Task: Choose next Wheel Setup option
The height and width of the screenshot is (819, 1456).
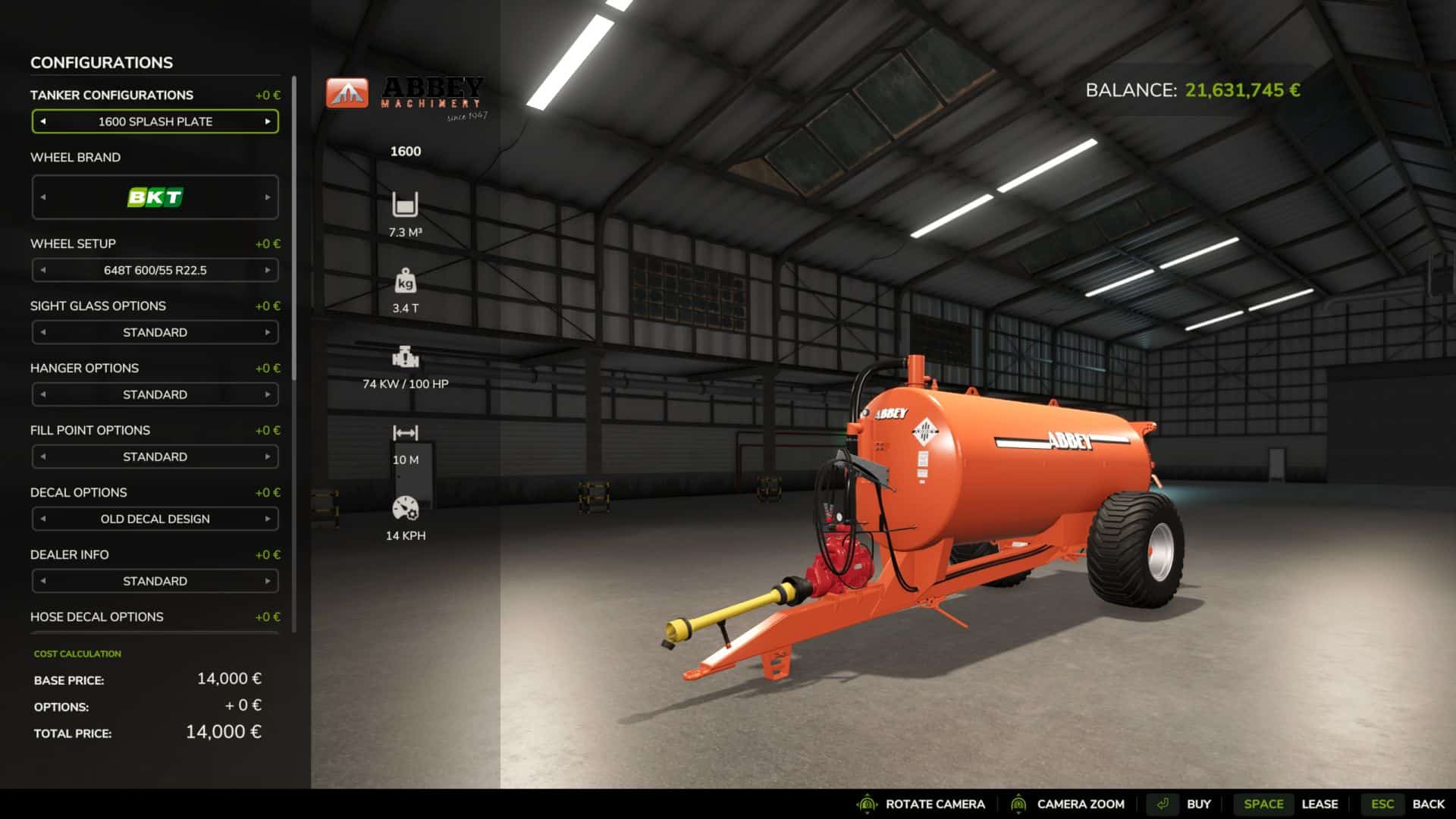Action: [268, 270]
